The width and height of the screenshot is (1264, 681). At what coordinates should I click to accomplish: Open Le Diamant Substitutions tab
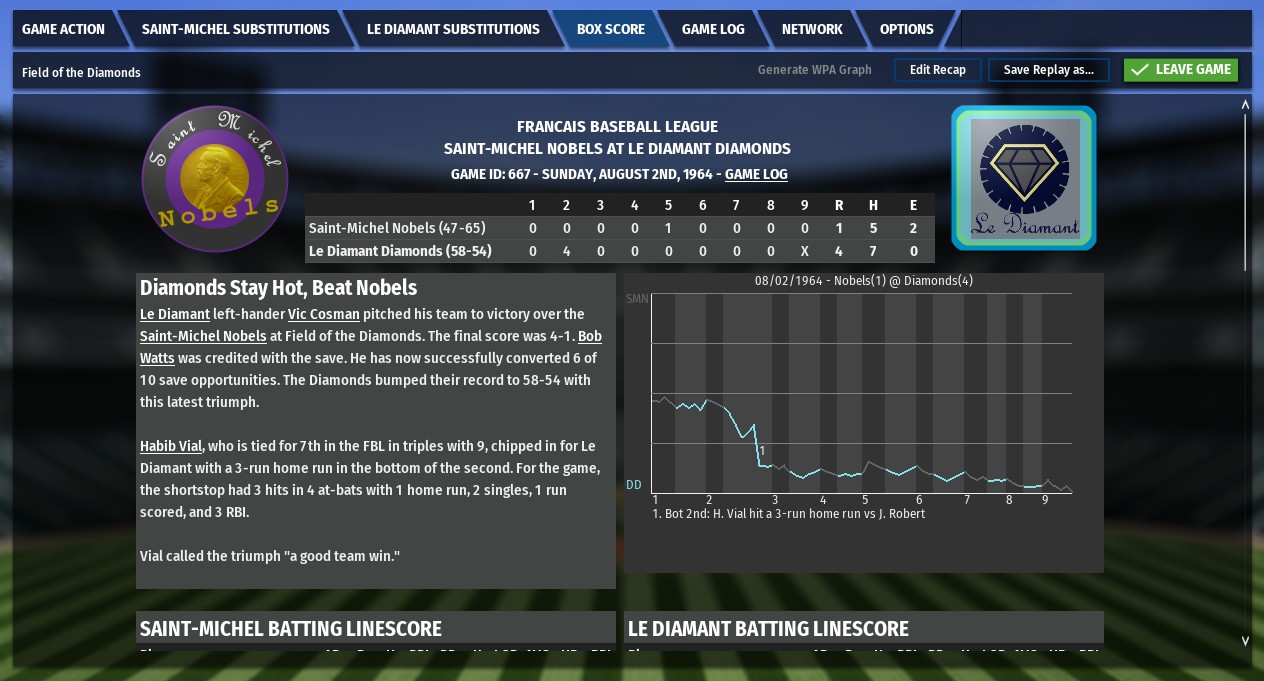pyautogui.click(x=452, y=29)
